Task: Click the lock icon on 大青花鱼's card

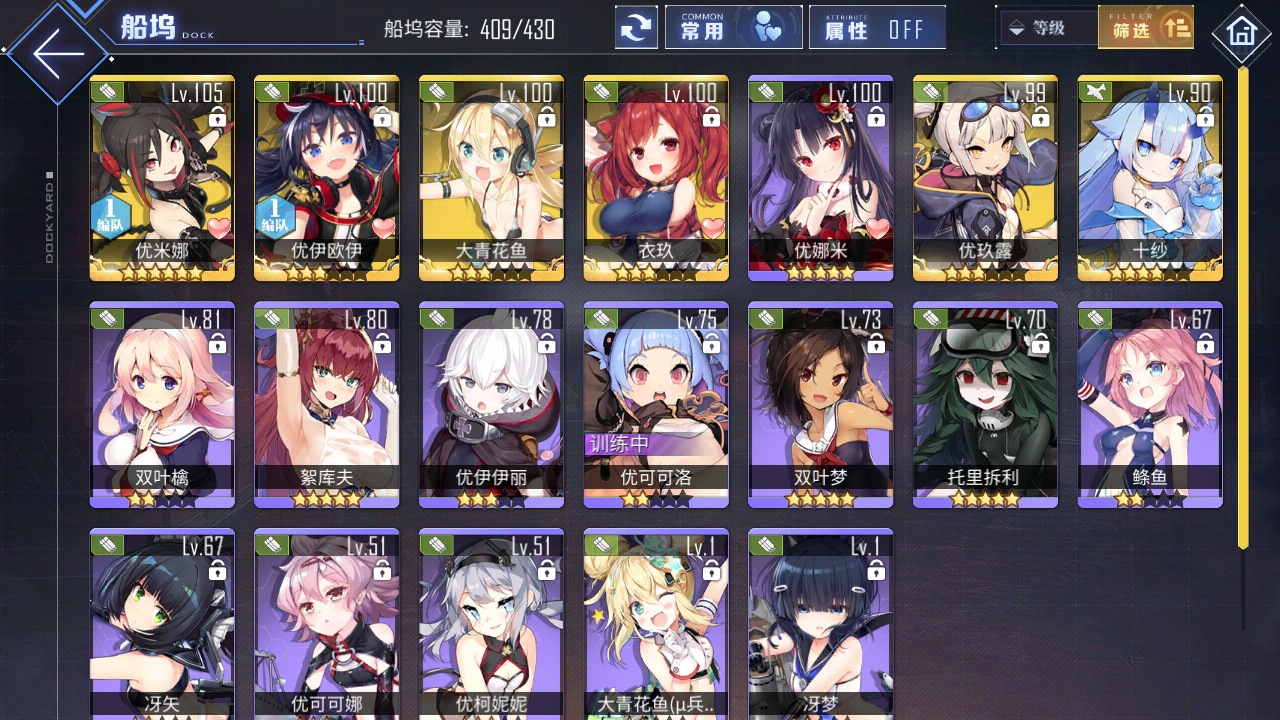Action: 547,115
